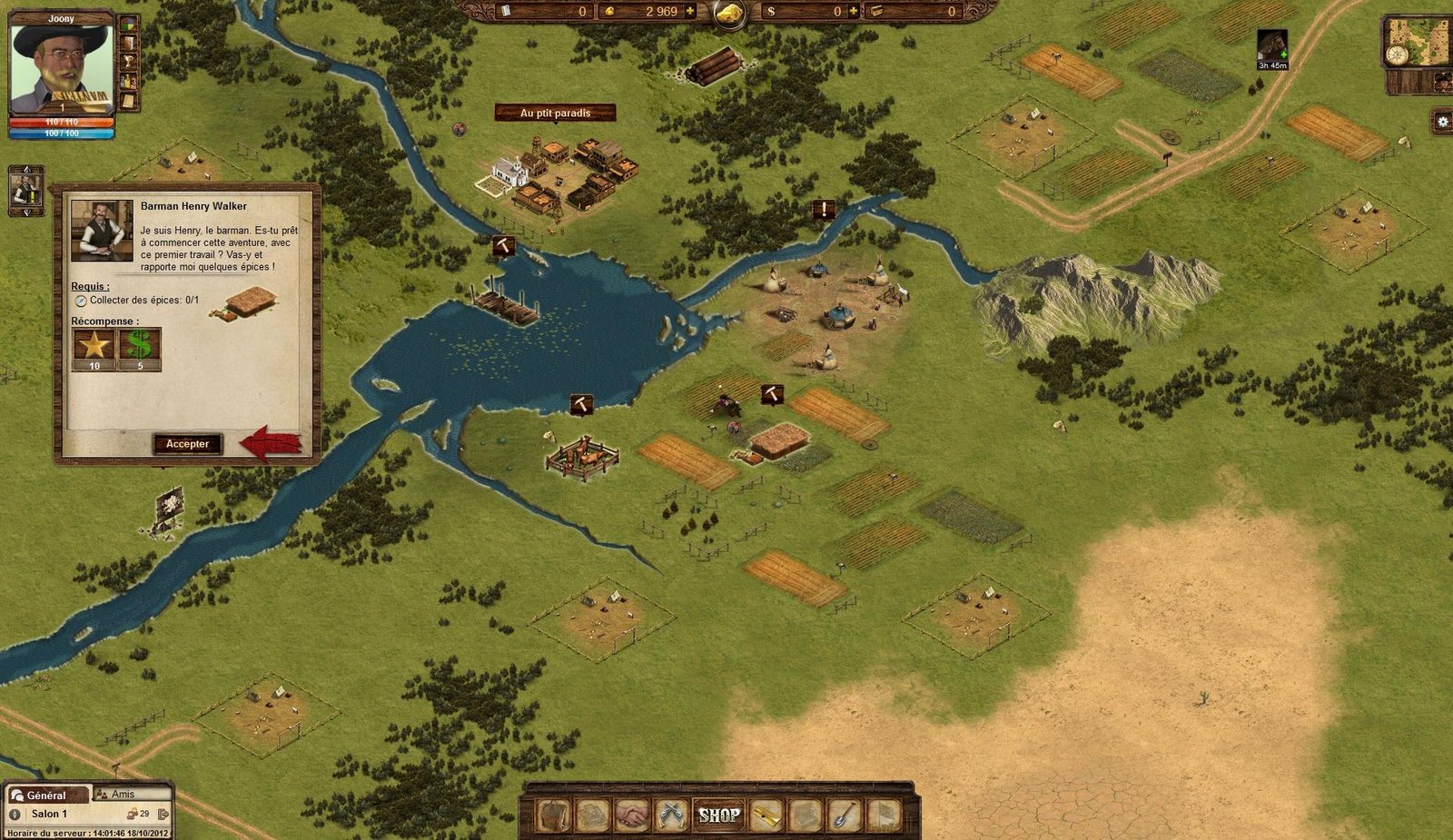Select the Général chat tab

pos(45,796)
